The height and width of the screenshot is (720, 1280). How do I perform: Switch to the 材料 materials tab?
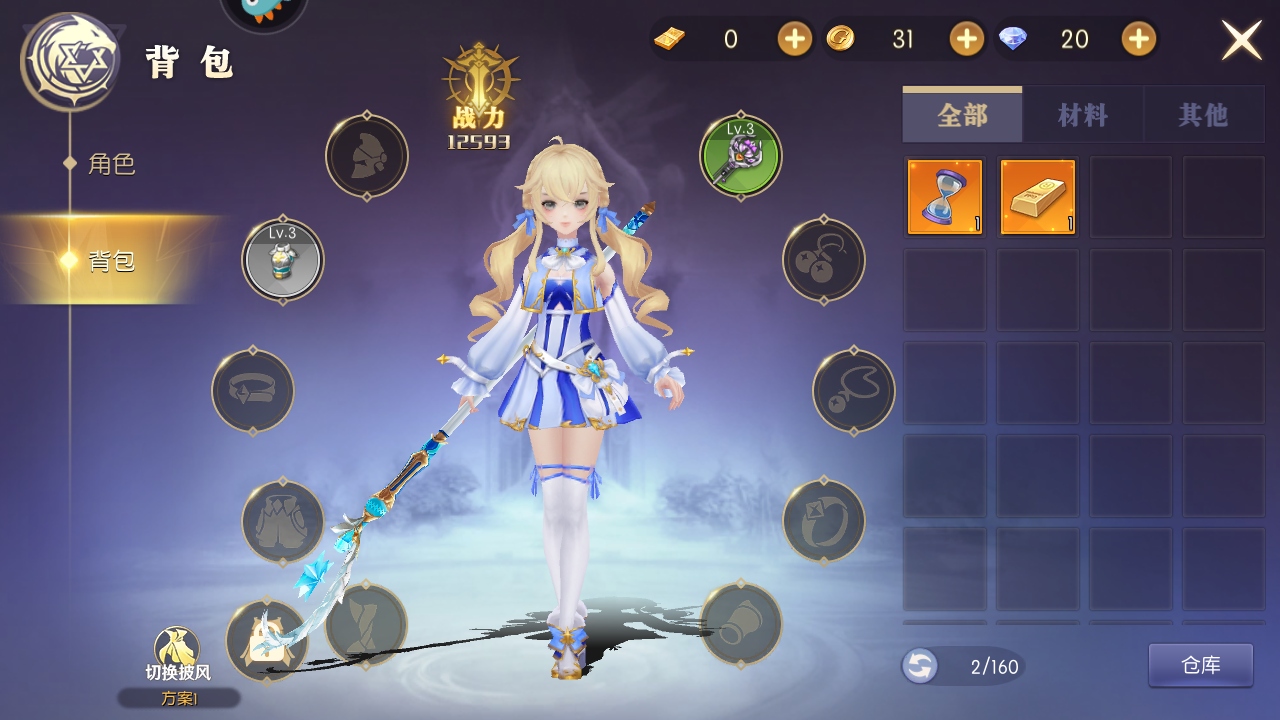(x=1083, y=116)
